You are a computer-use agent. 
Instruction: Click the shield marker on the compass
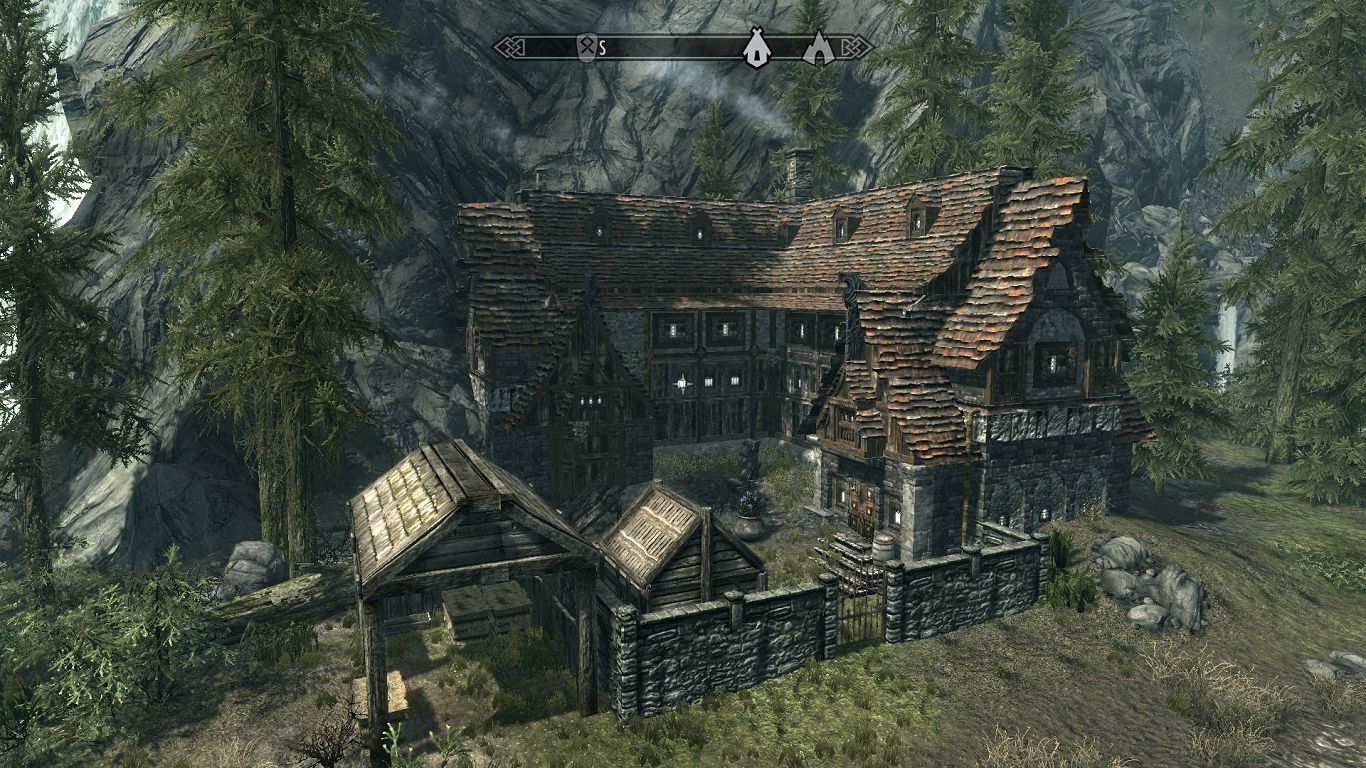[586, 47]
